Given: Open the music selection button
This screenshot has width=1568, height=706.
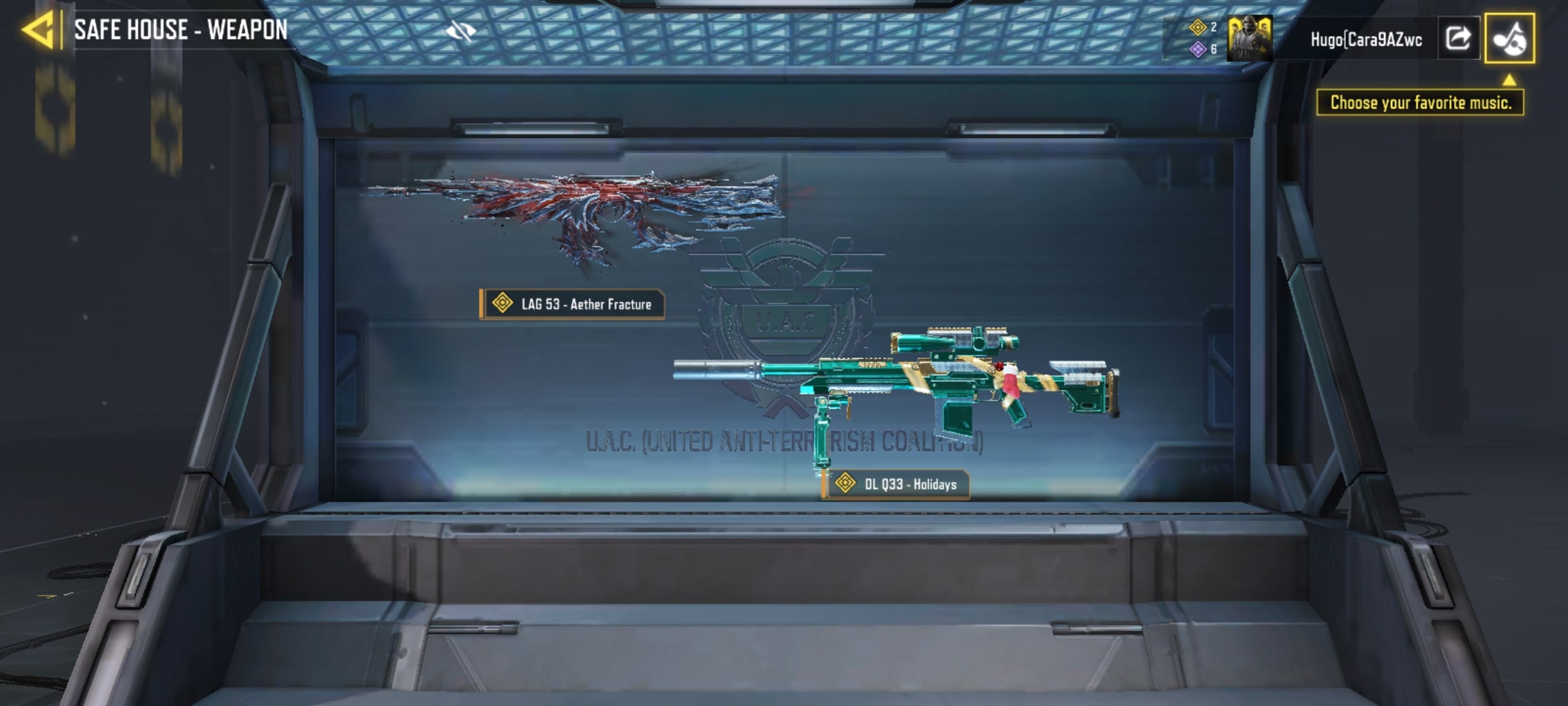Looking at the screenshot, I should click(x=1509, y=39).
